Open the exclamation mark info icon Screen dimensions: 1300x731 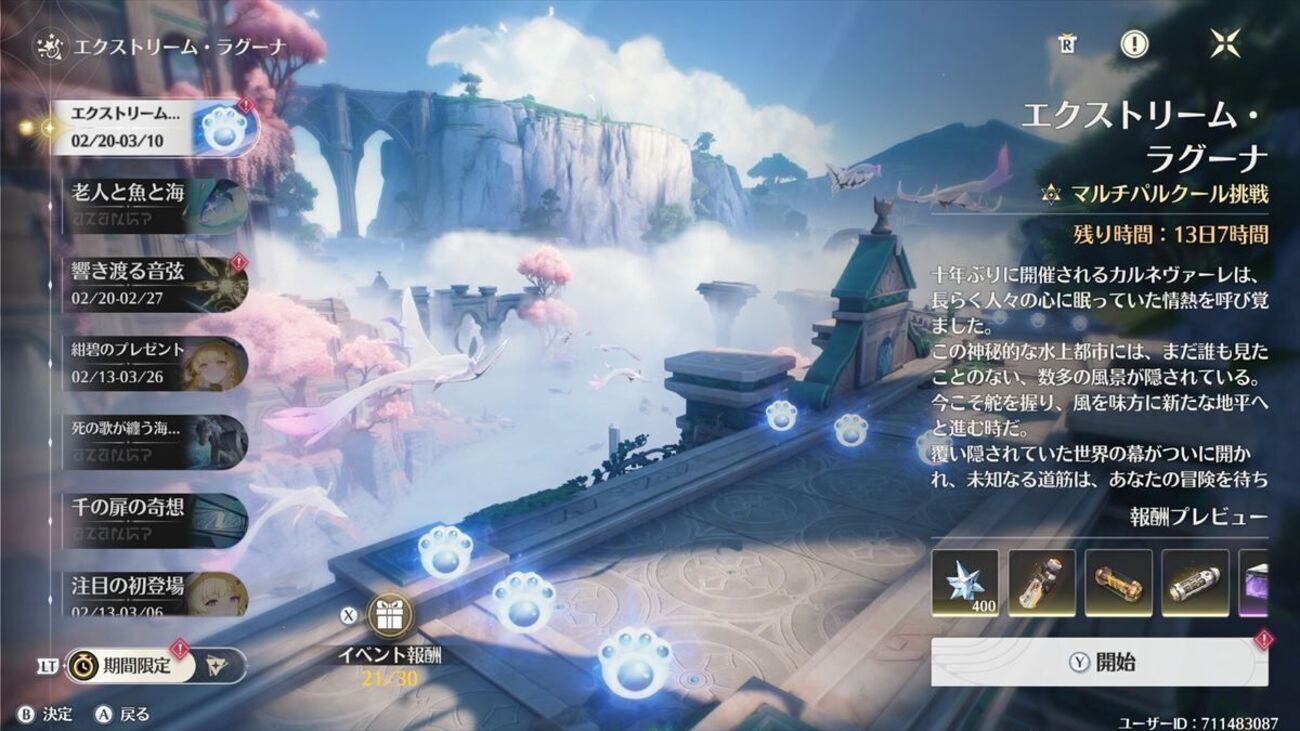pos(1133,43)
